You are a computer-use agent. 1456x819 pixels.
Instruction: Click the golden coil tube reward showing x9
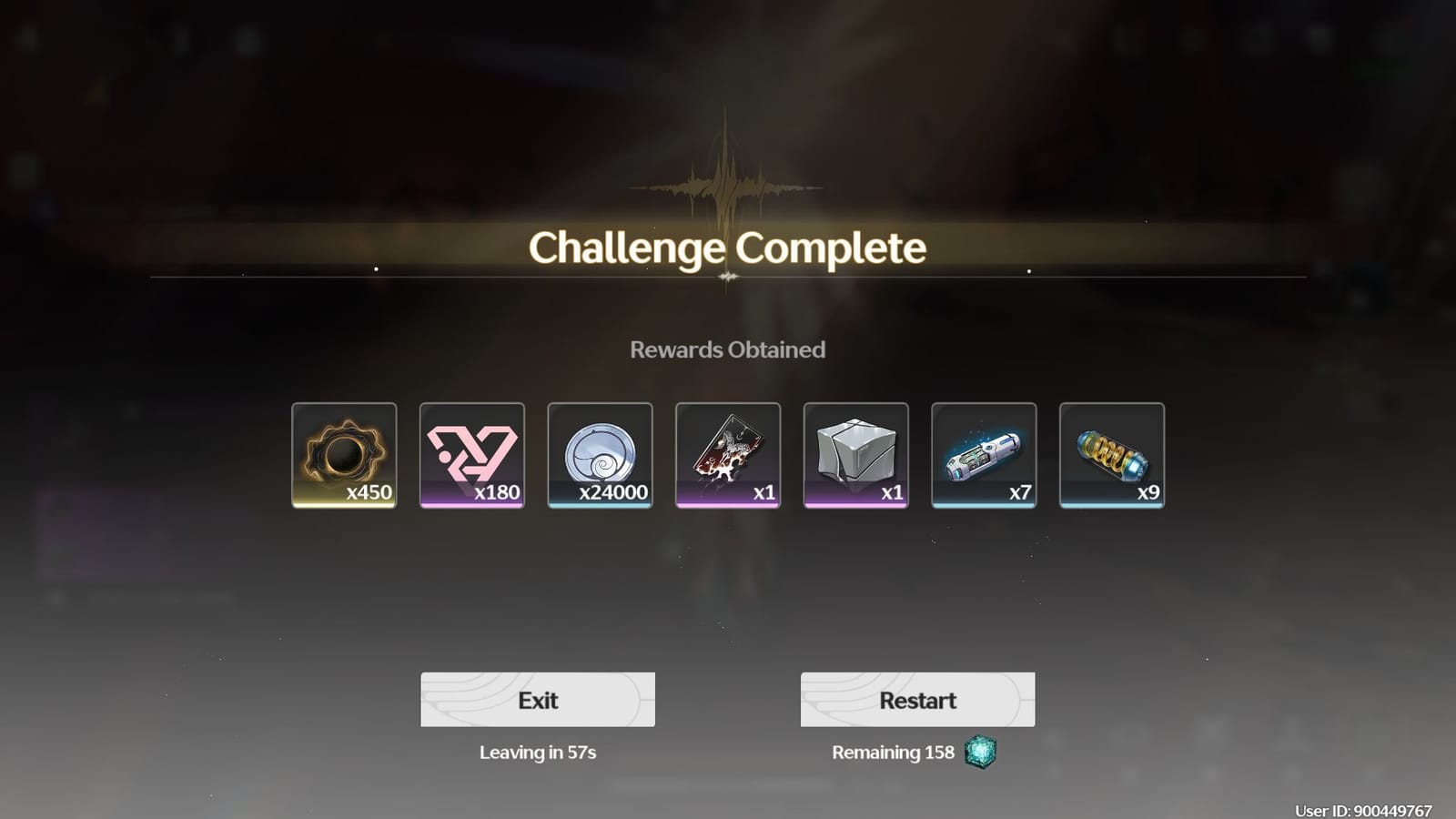1112,453
